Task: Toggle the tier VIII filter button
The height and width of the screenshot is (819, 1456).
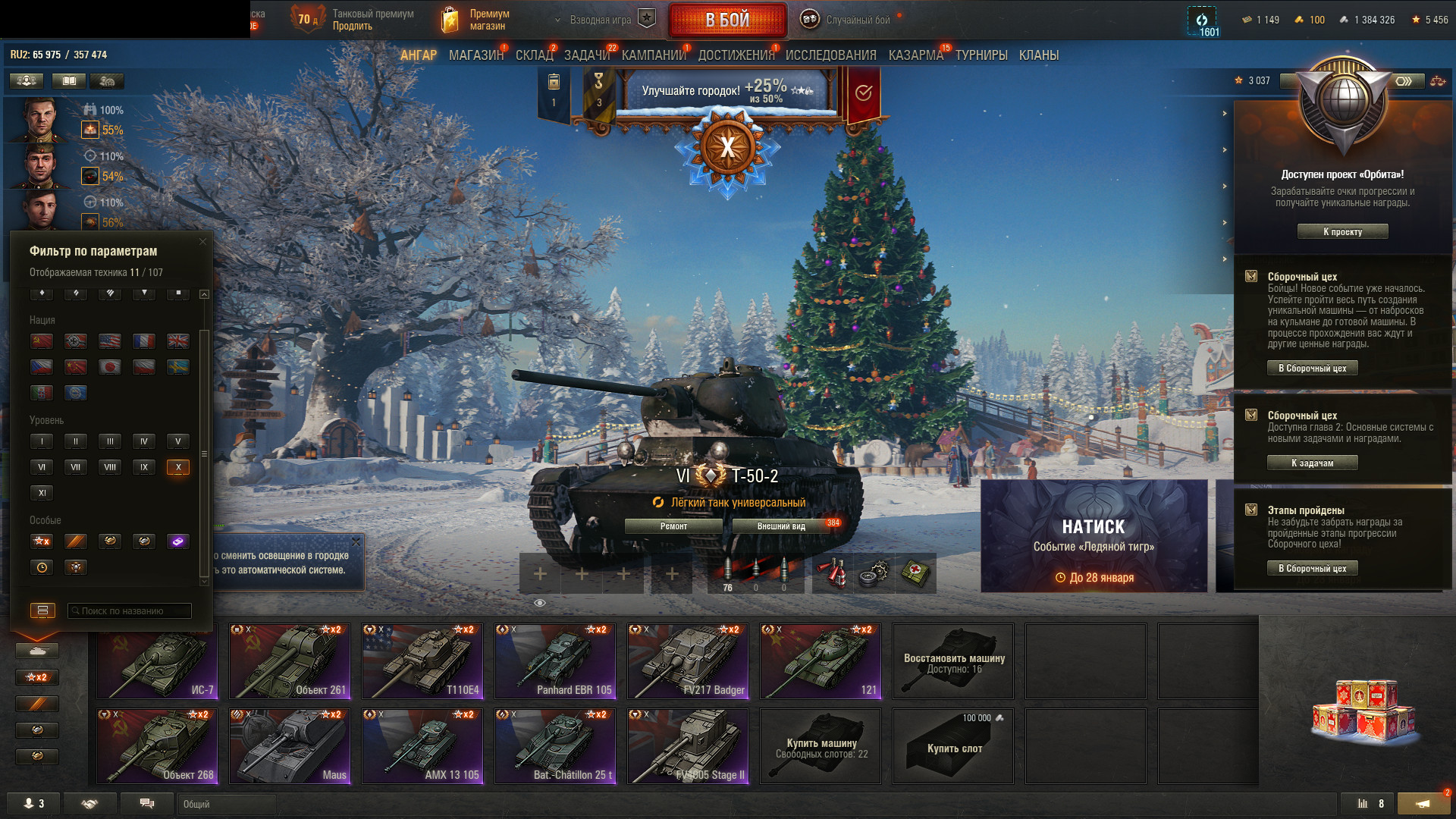Action: [110, 467]
